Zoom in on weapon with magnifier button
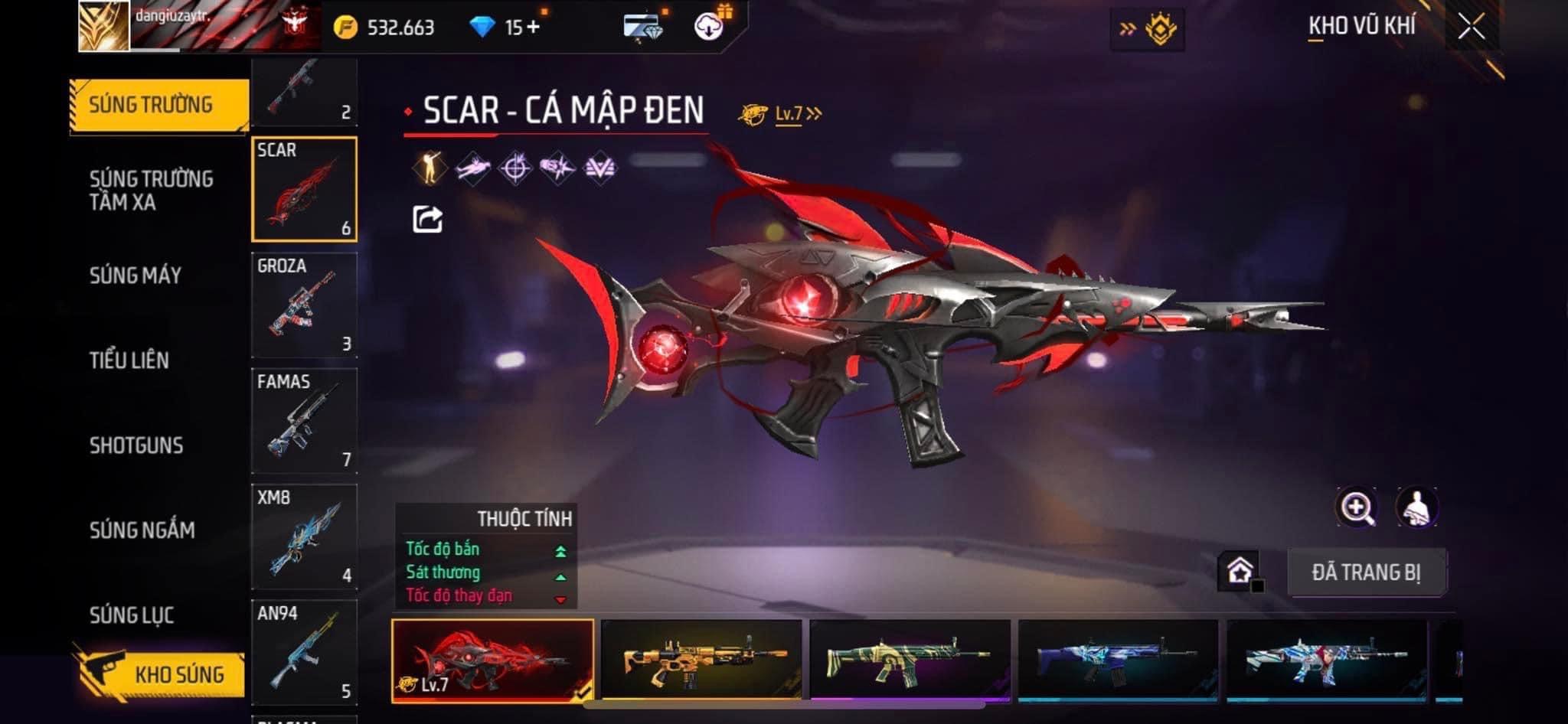Screen dimensions: 1568x724 coord(1356,507)
